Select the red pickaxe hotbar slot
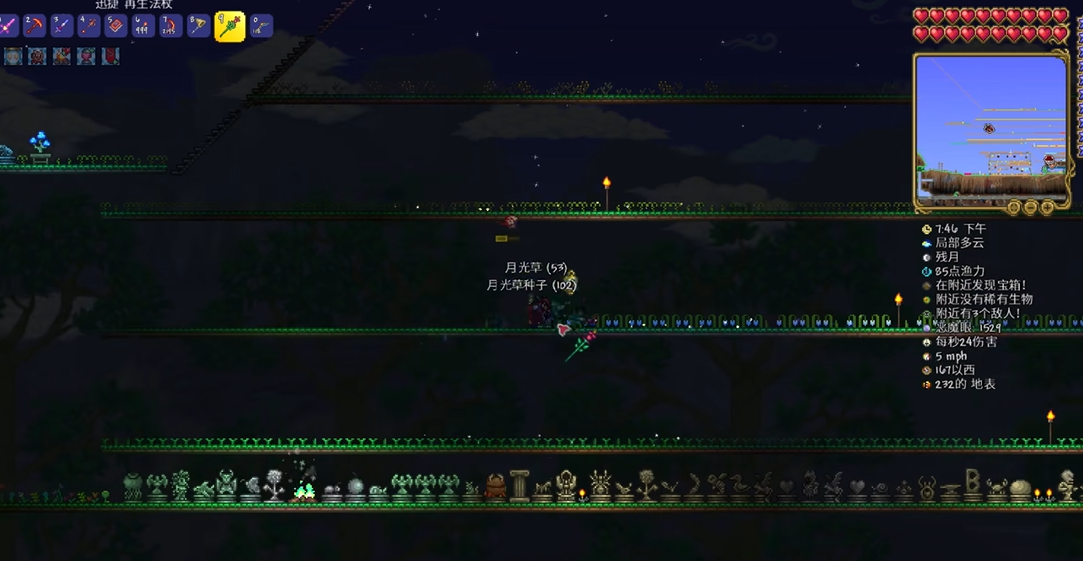 click(x=35, y=25)
